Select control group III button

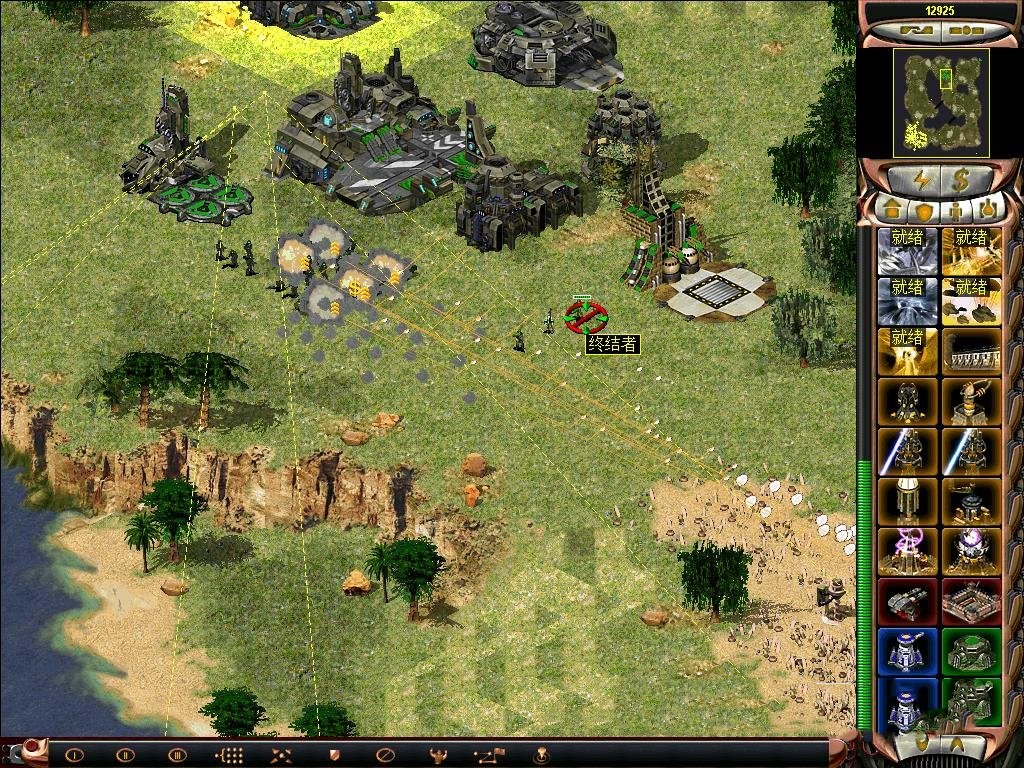(177, 755)
